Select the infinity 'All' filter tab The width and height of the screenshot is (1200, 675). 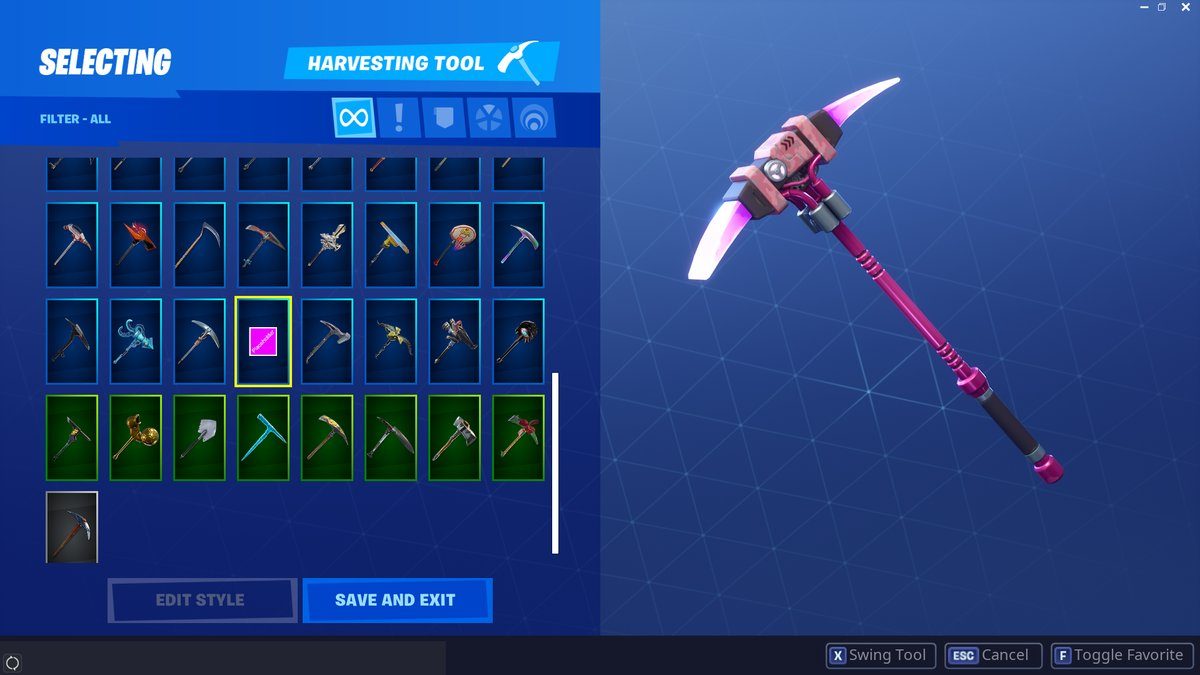click(x=353, y=118)
